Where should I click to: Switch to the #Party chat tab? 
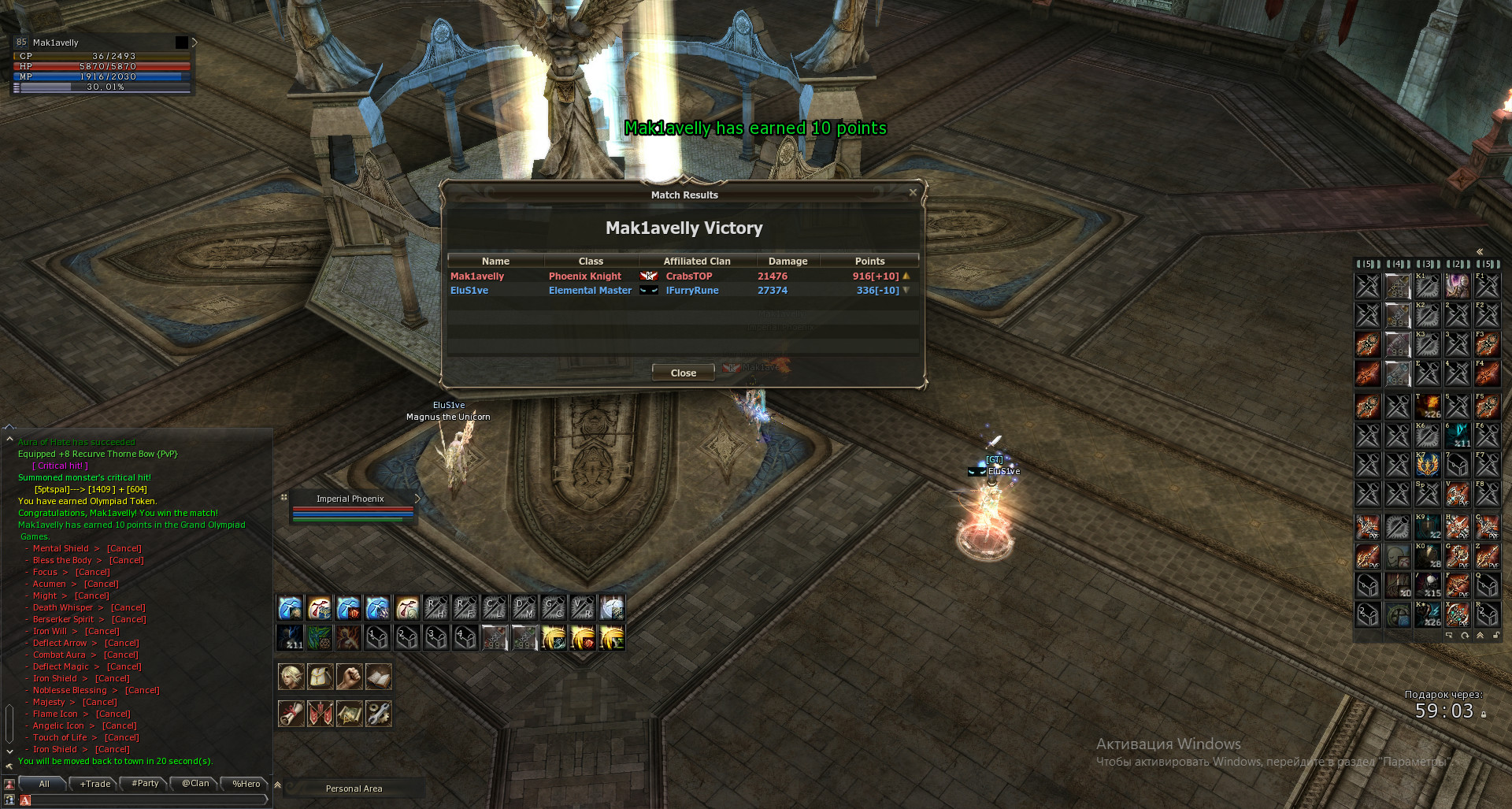point(145,784)
